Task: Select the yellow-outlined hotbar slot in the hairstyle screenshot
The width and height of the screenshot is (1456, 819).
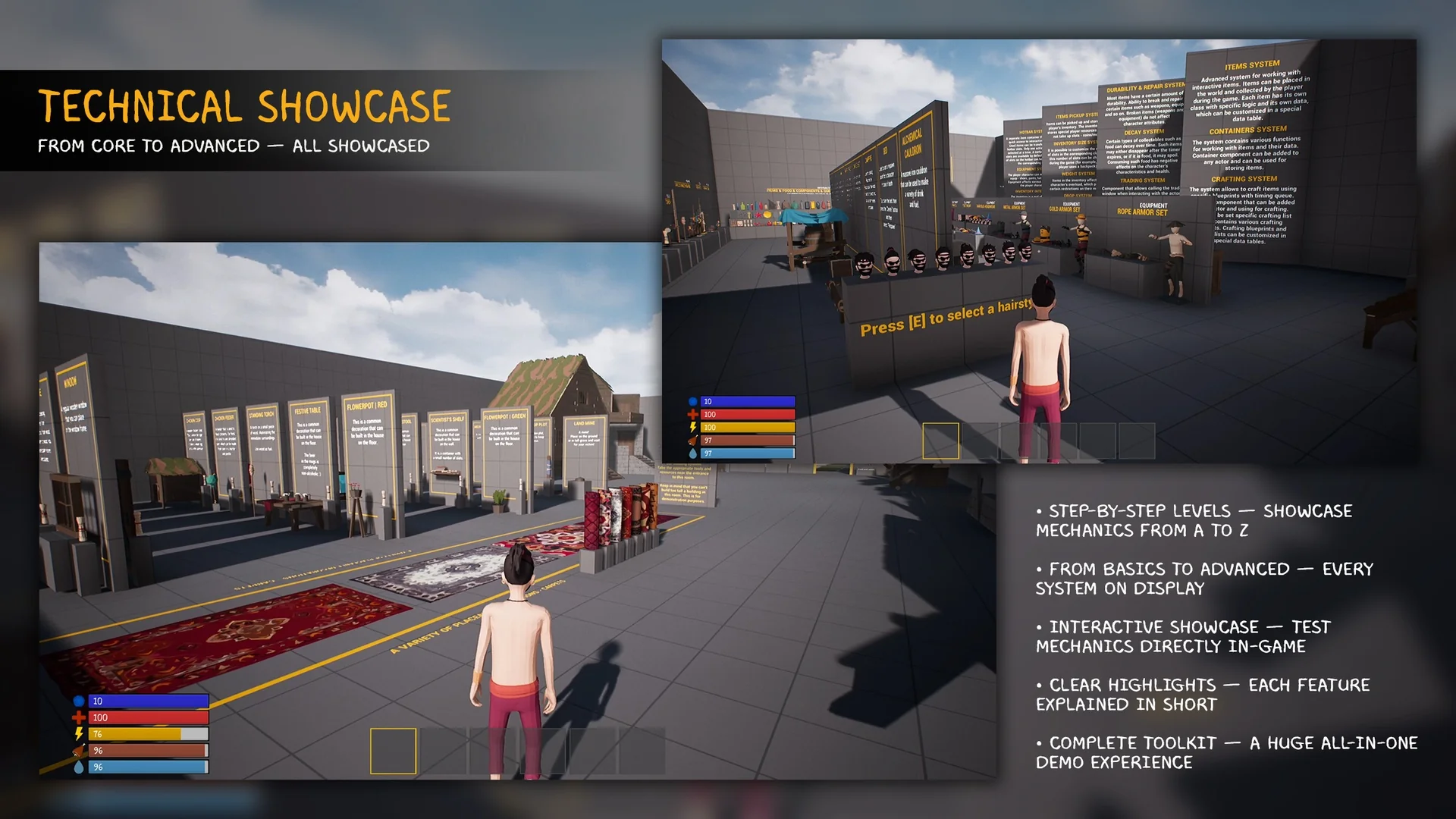Action: [x=940, y=441]
